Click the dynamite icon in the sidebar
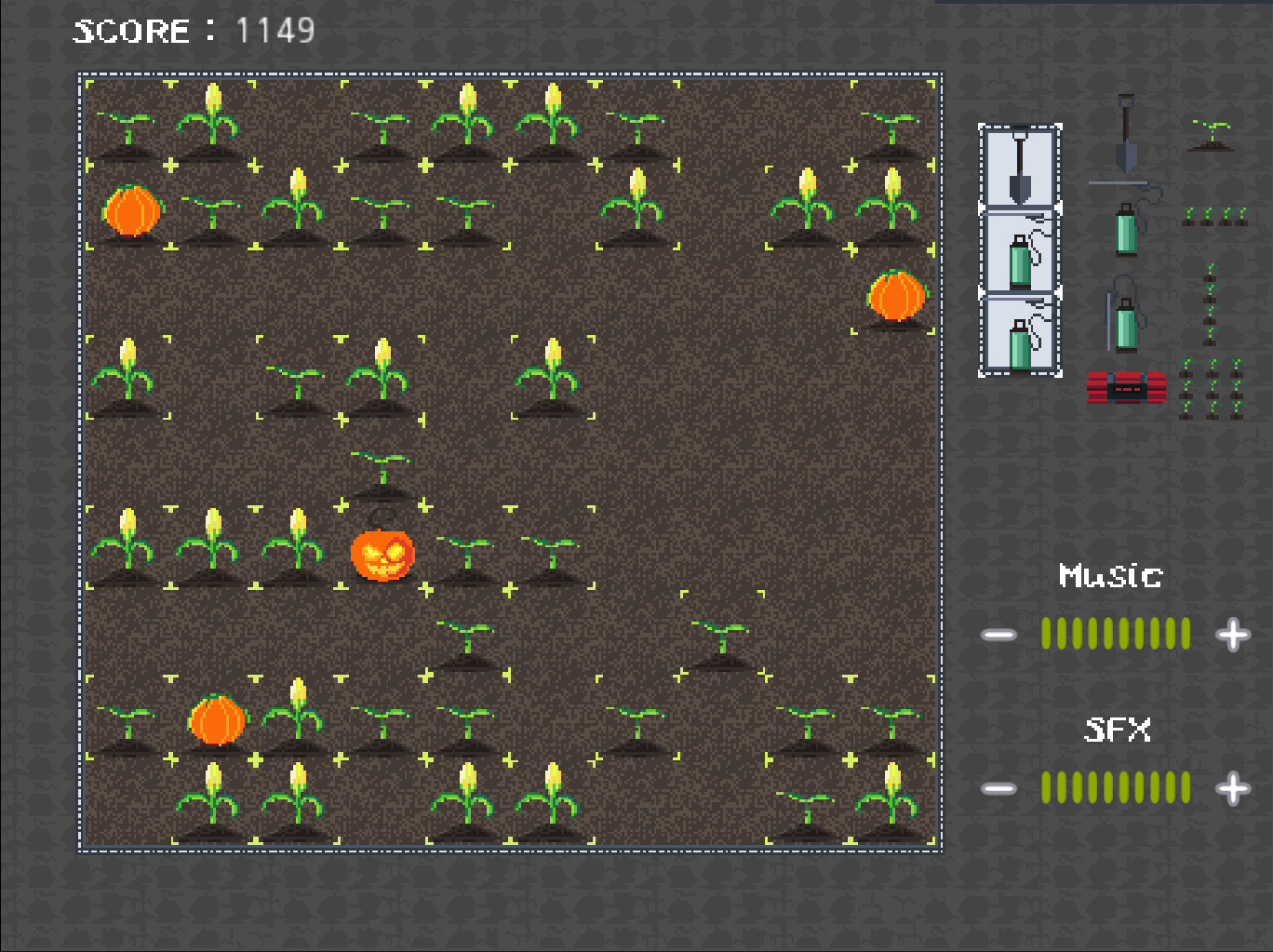The width and height of the screenshot is (1273, 952). [1124, 385]
